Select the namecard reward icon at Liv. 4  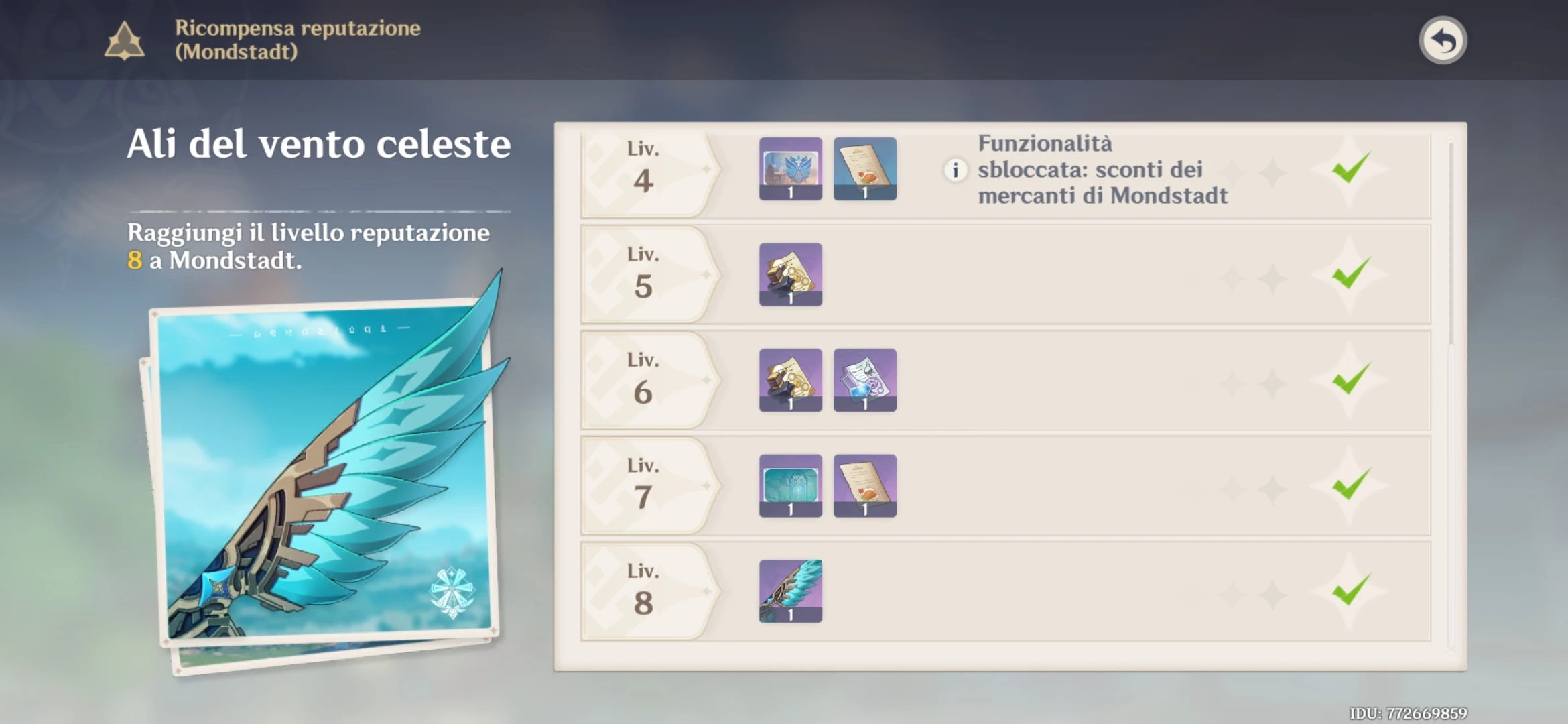pyautogui.click(x=791, y=169)
